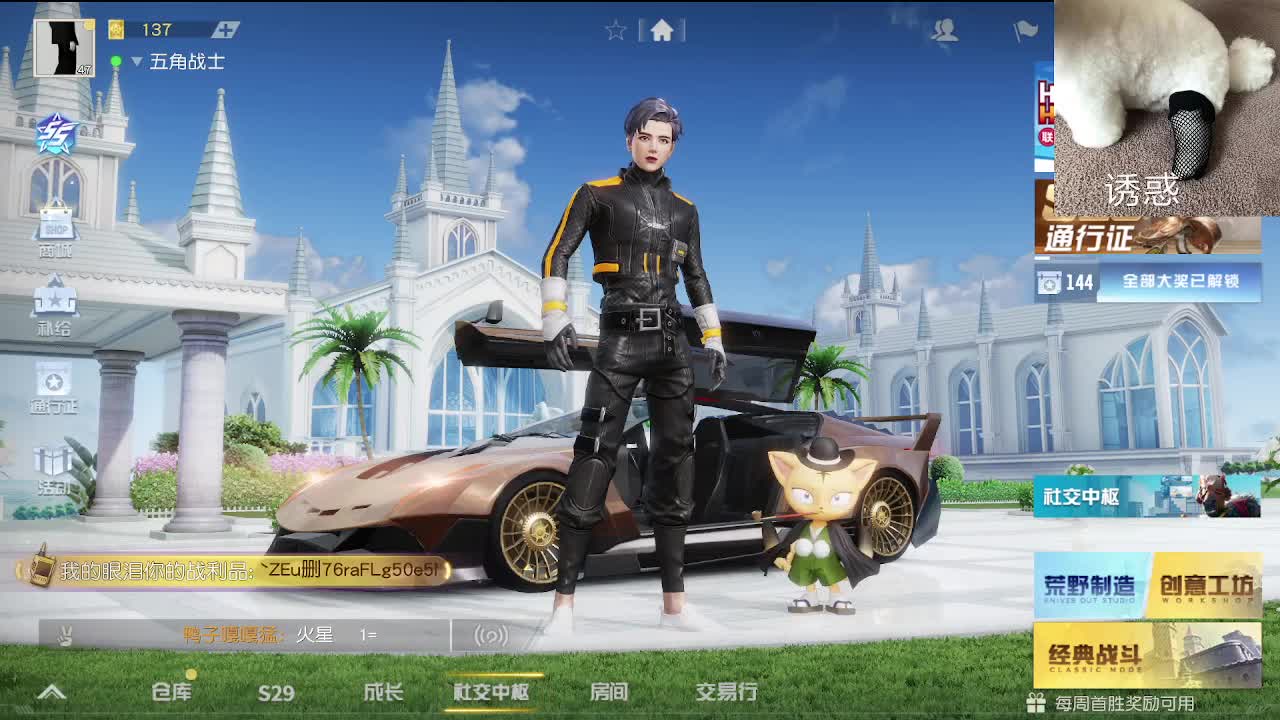The width and height of the screenshot is (1280, 720).
Task: Expand the 五角战士 title dropdown
Action: [x=135, y=60]
